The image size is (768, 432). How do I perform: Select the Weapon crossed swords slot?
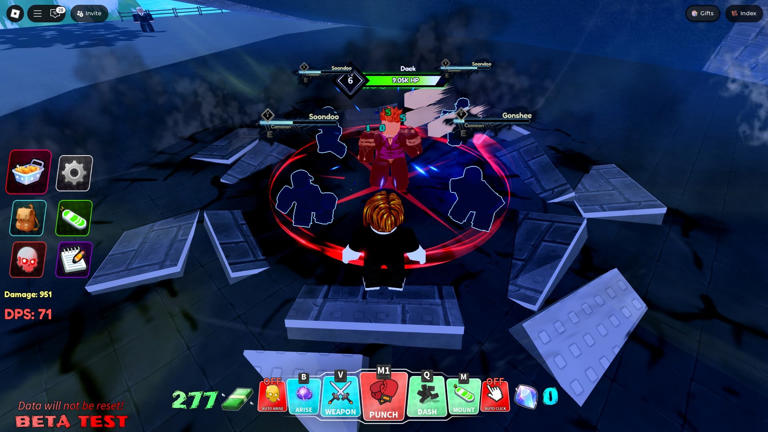pos(340,396)
